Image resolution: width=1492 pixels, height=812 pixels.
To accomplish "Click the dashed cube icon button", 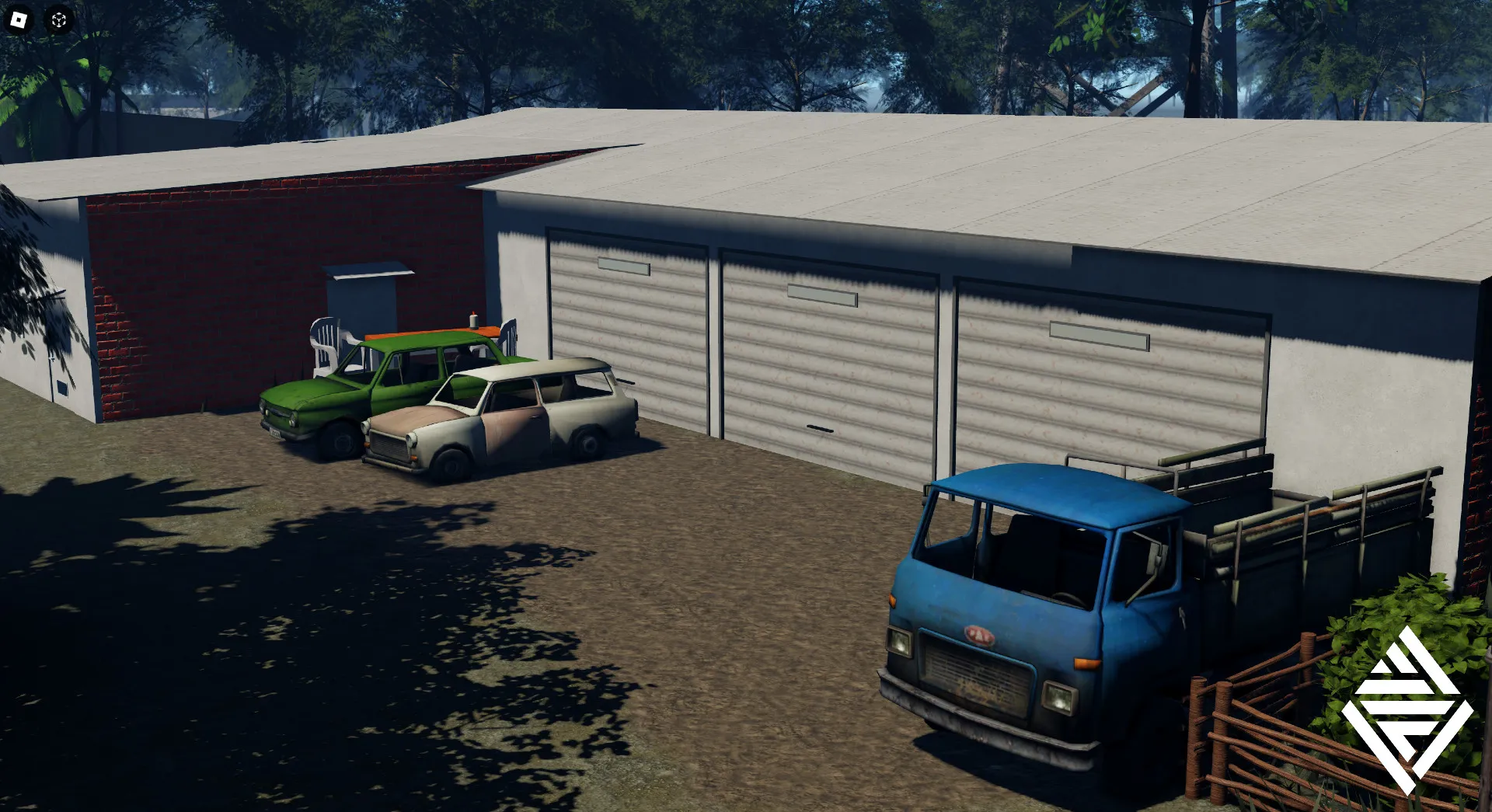I will [x=59, y=20].
